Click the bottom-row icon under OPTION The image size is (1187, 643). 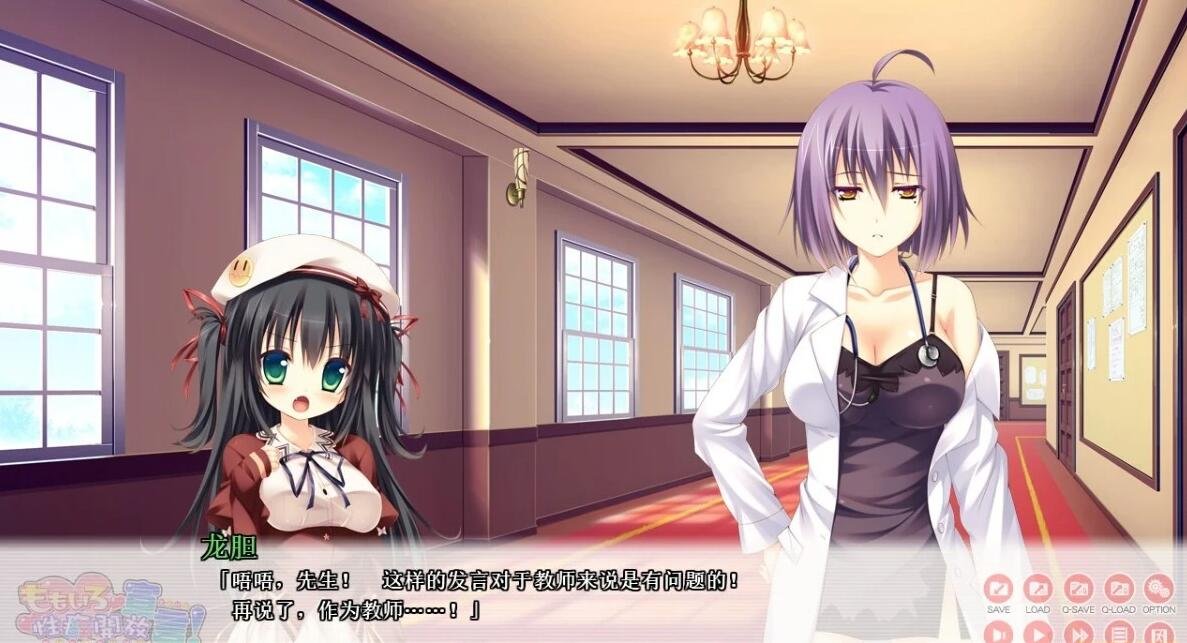(1159, 632)
